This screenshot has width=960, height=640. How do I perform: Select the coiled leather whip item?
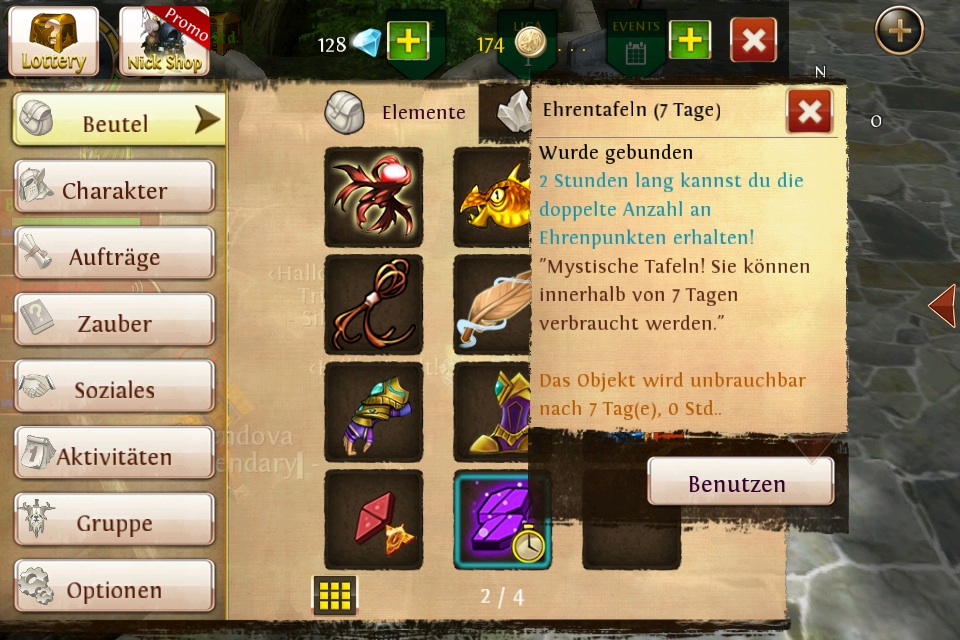point(373,304)
